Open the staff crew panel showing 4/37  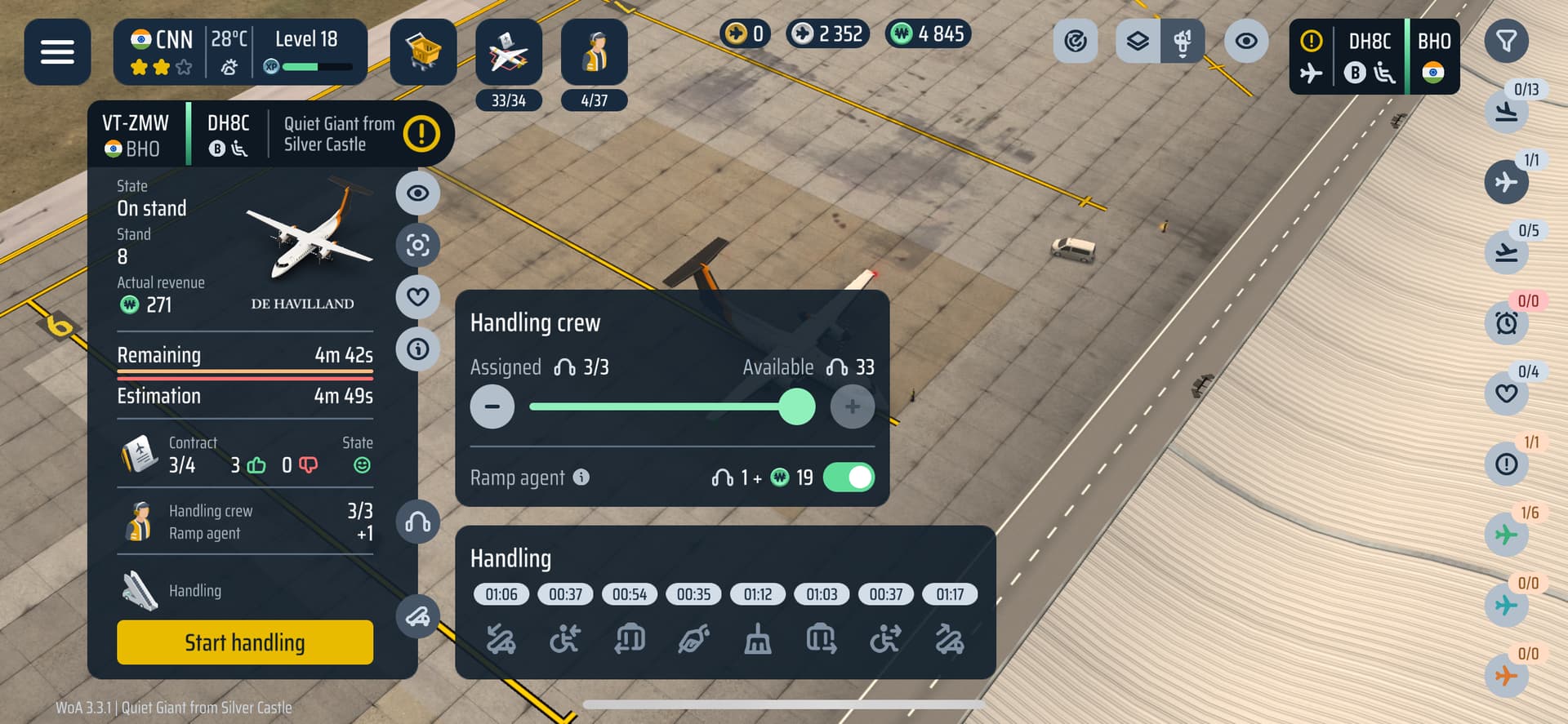point(595,54)
